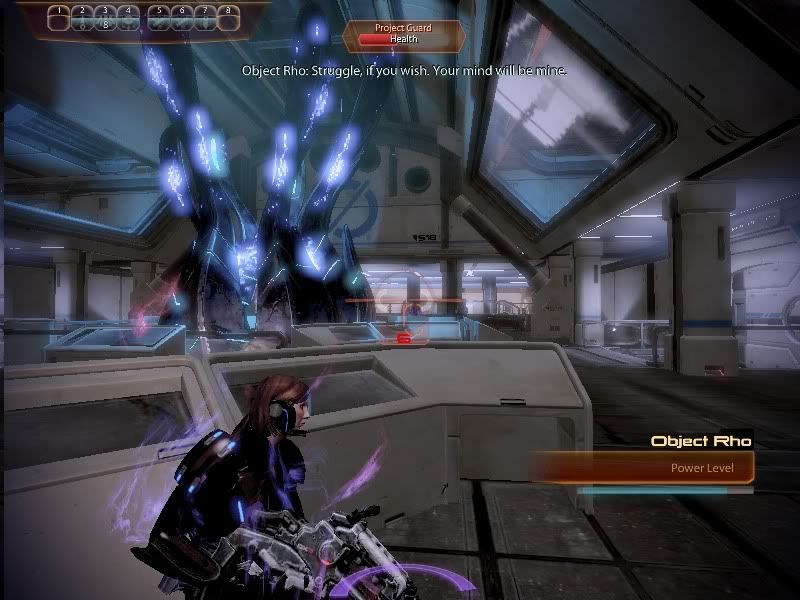
Task: Fire the power in quick slot 6
Action: (x=183, y=16)
